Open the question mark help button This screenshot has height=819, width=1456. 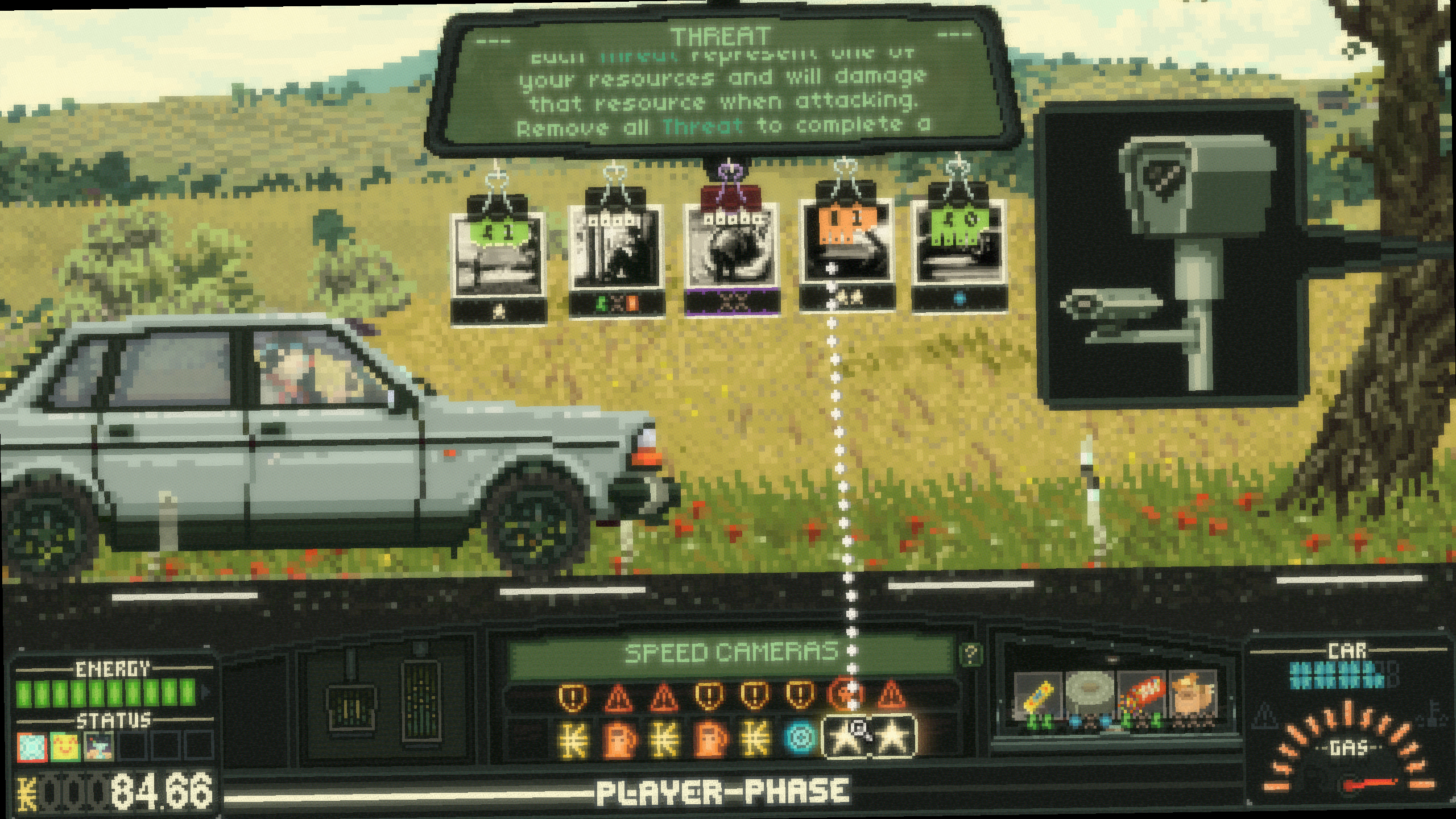click(x=970, y=654)
